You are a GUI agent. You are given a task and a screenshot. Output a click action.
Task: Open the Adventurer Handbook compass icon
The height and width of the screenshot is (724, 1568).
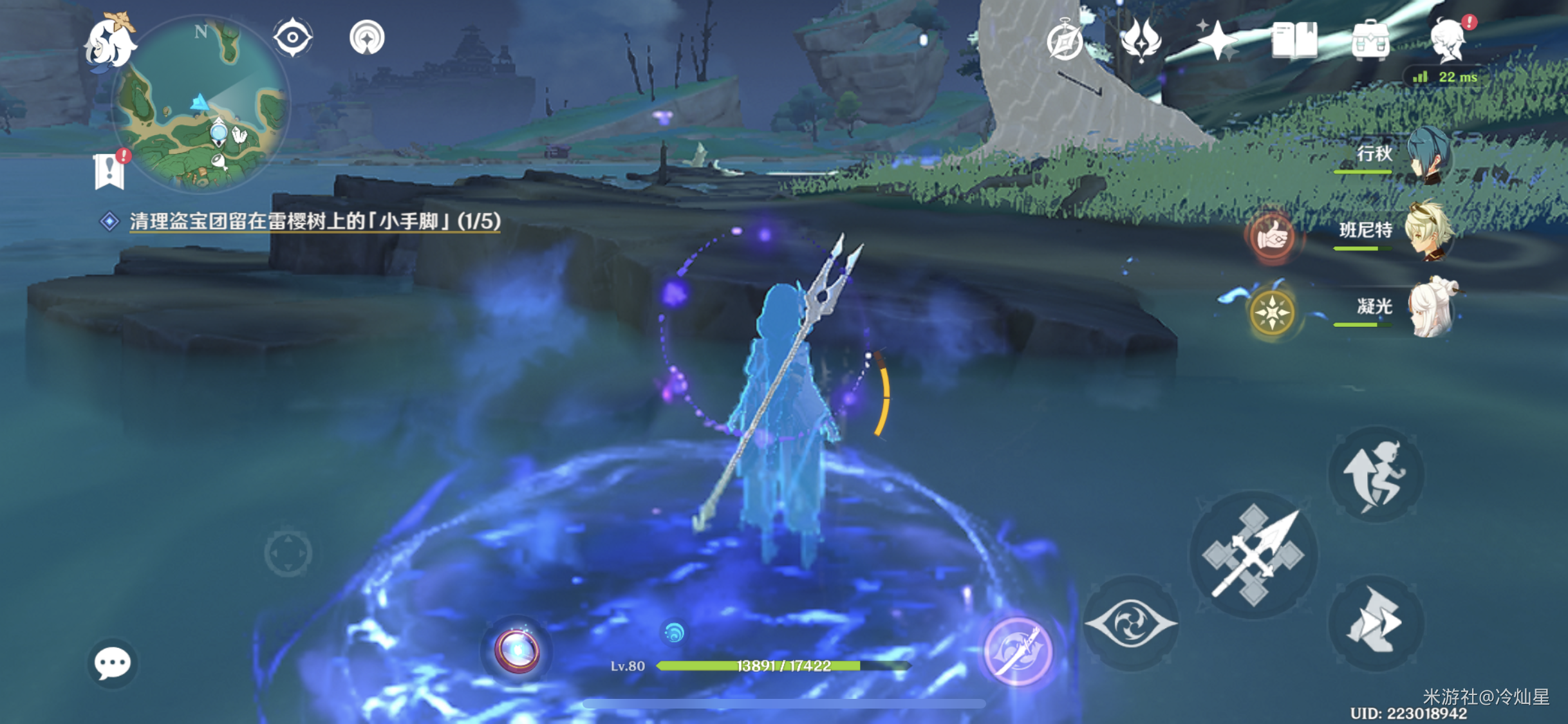tap(1064, 41)
